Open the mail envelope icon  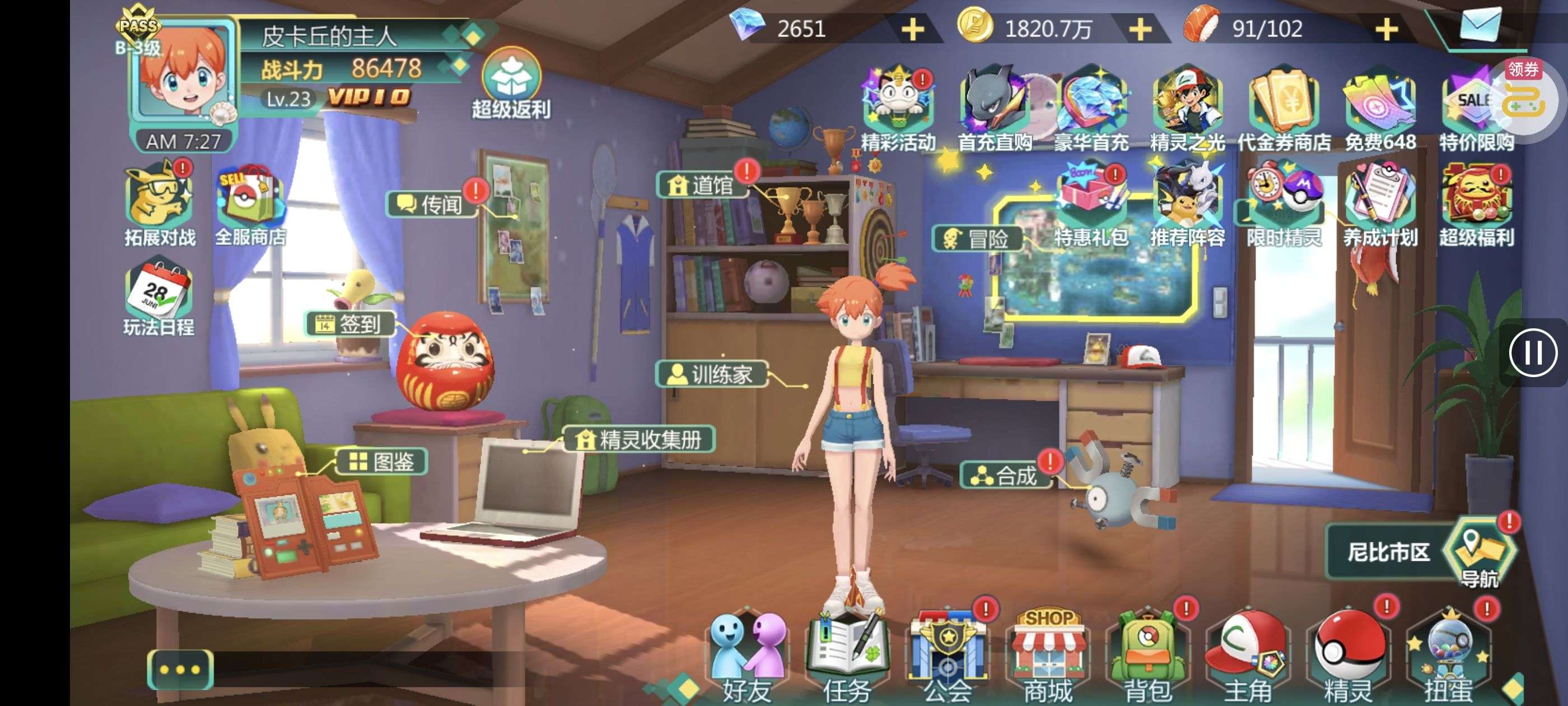pos(1480,26)
